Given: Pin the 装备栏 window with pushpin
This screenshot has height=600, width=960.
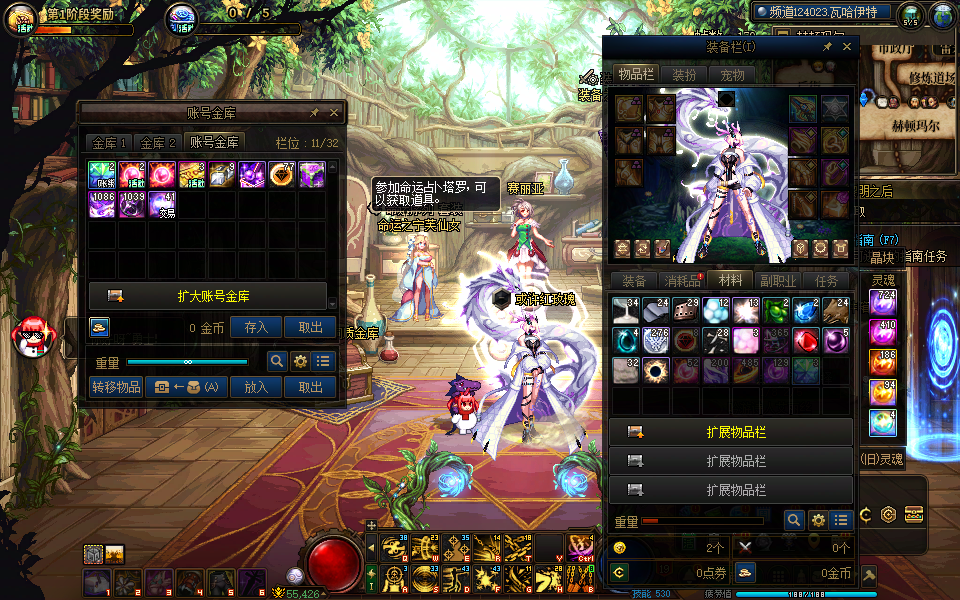Looking at the screenshot, I should (x=827, y=47).
